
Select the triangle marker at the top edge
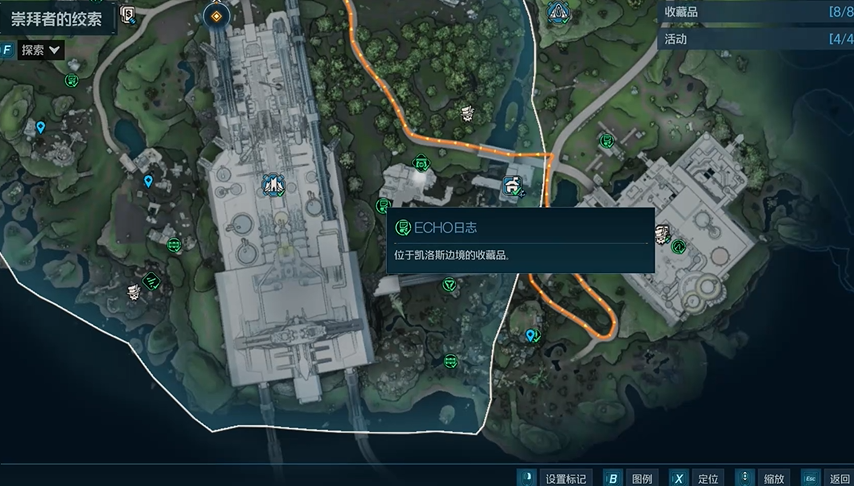click(558, 13)
